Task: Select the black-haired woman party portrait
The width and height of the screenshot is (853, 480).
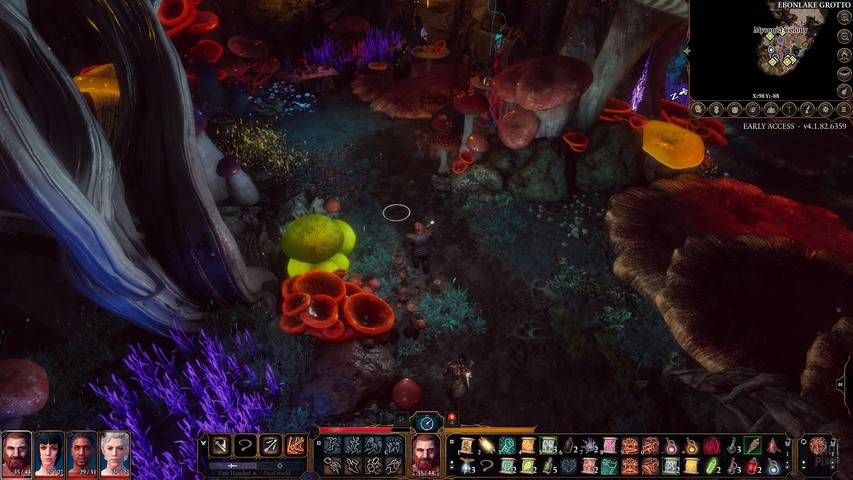Action: (49, 453)
